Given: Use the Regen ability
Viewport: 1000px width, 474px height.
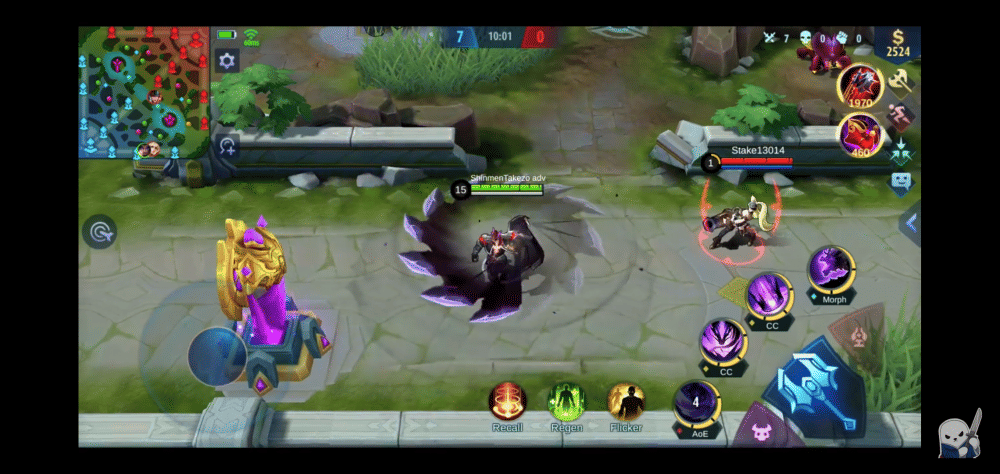Looking at the screenshot, I should [566, 402].
